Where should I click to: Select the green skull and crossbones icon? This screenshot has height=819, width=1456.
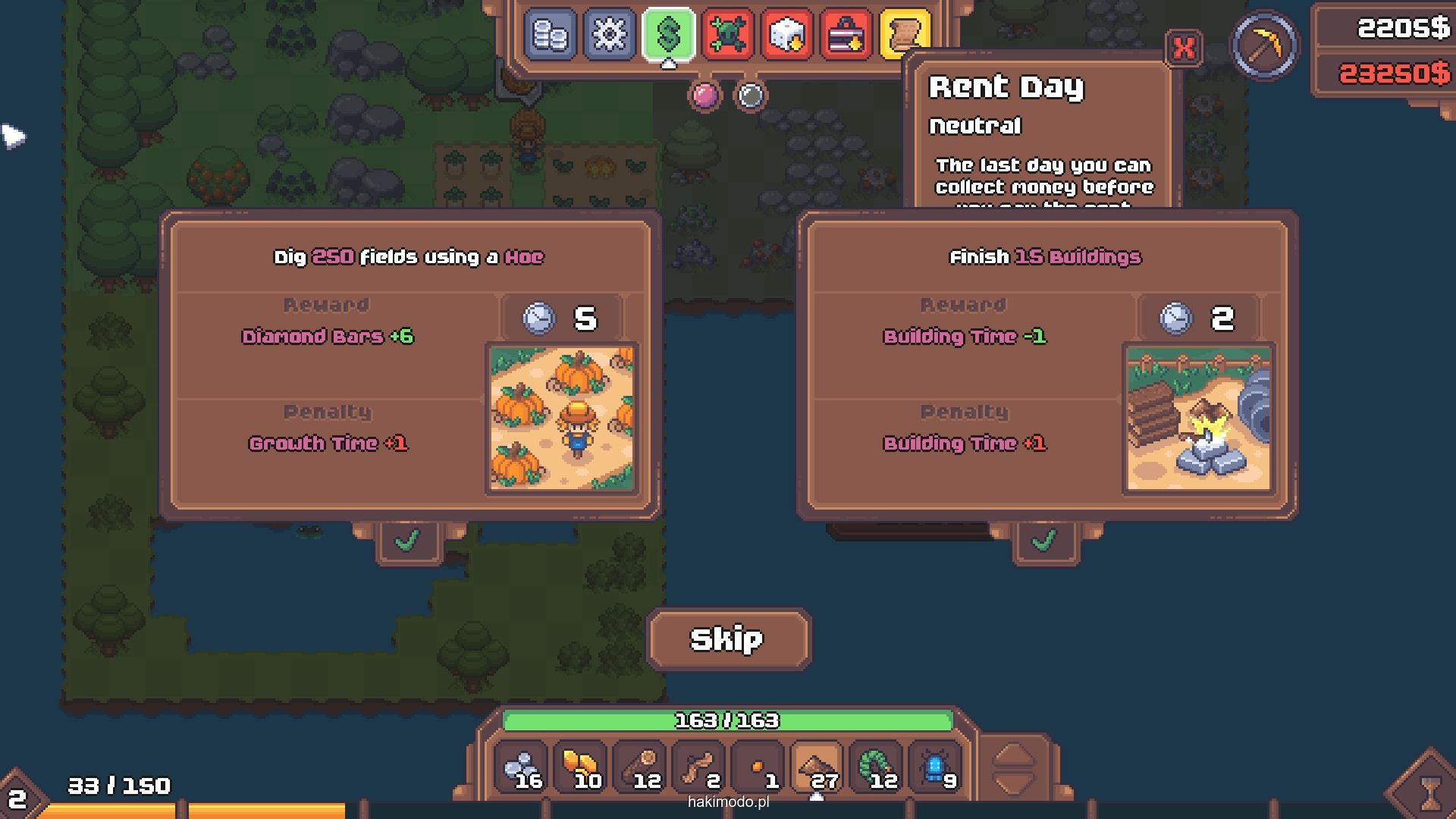click(x=727, y=34)
